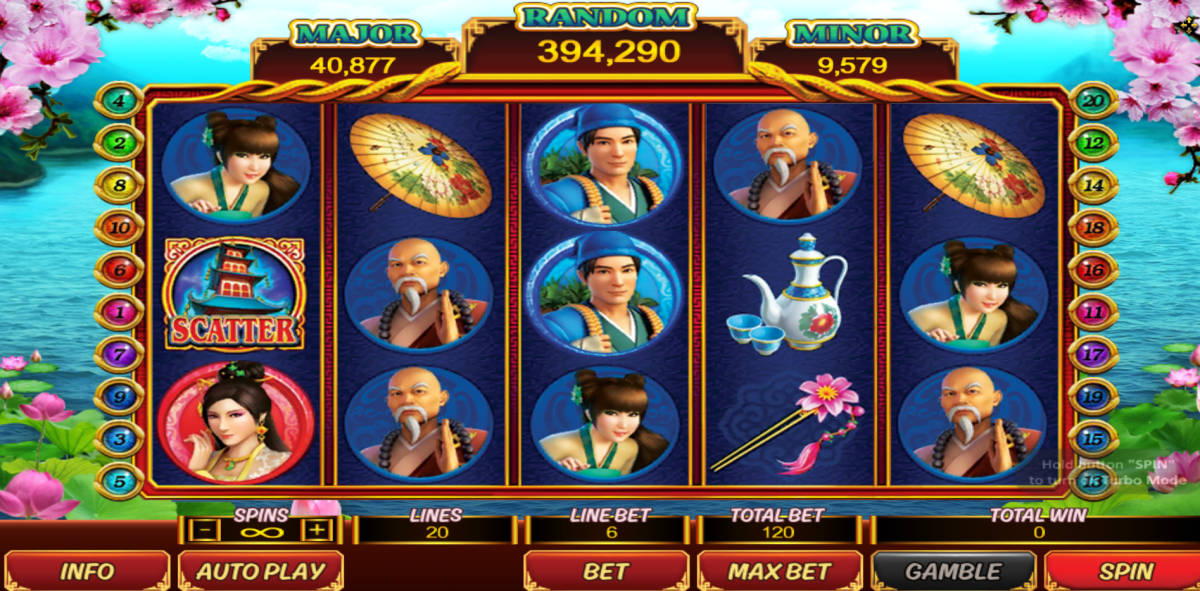Activate the GAMBLE feature
Image resolution: width=1200 pixels, height=591 pixels.
click(x=953, y=571)
